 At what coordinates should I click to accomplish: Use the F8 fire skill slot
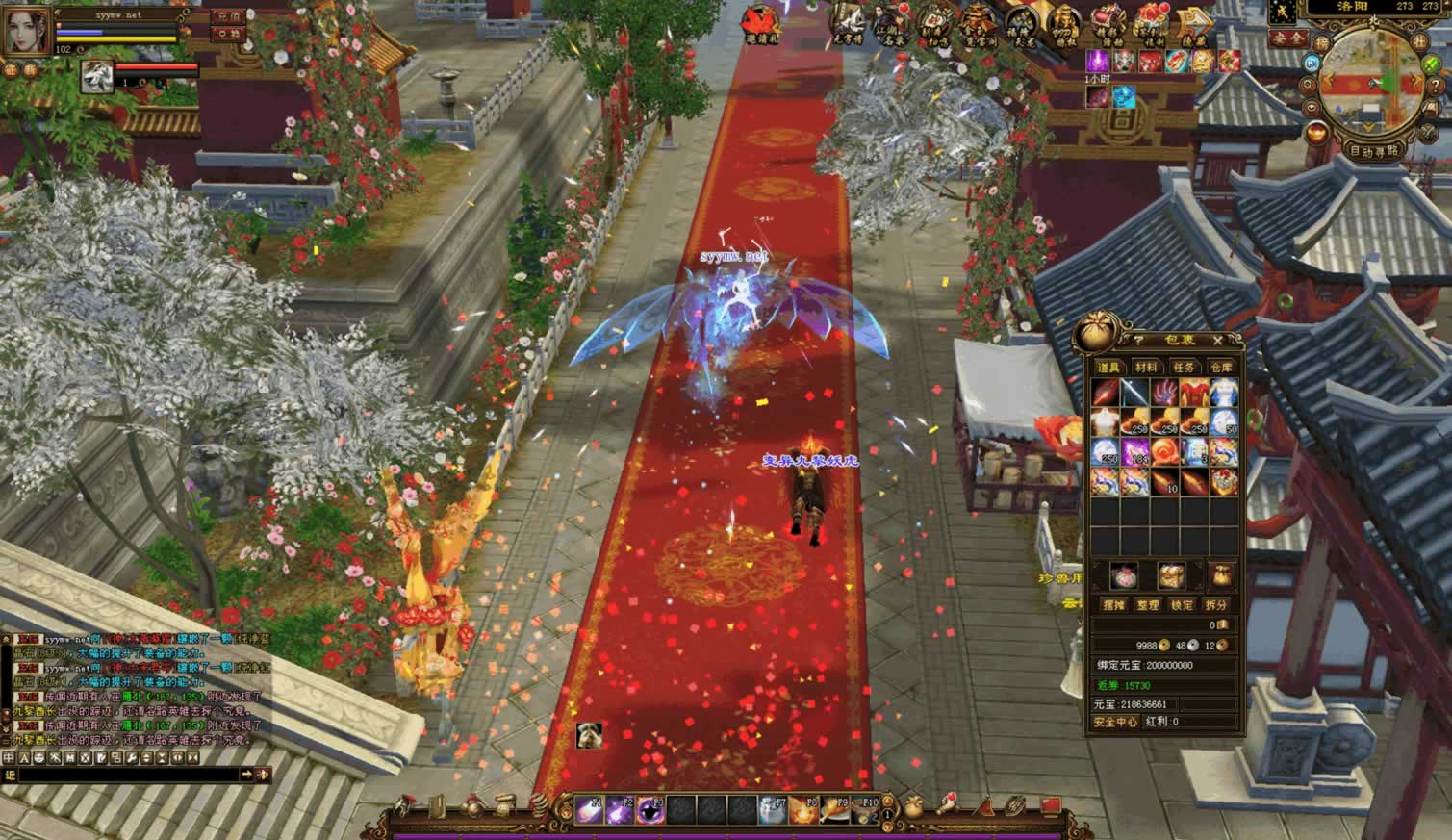click(804, 811)
